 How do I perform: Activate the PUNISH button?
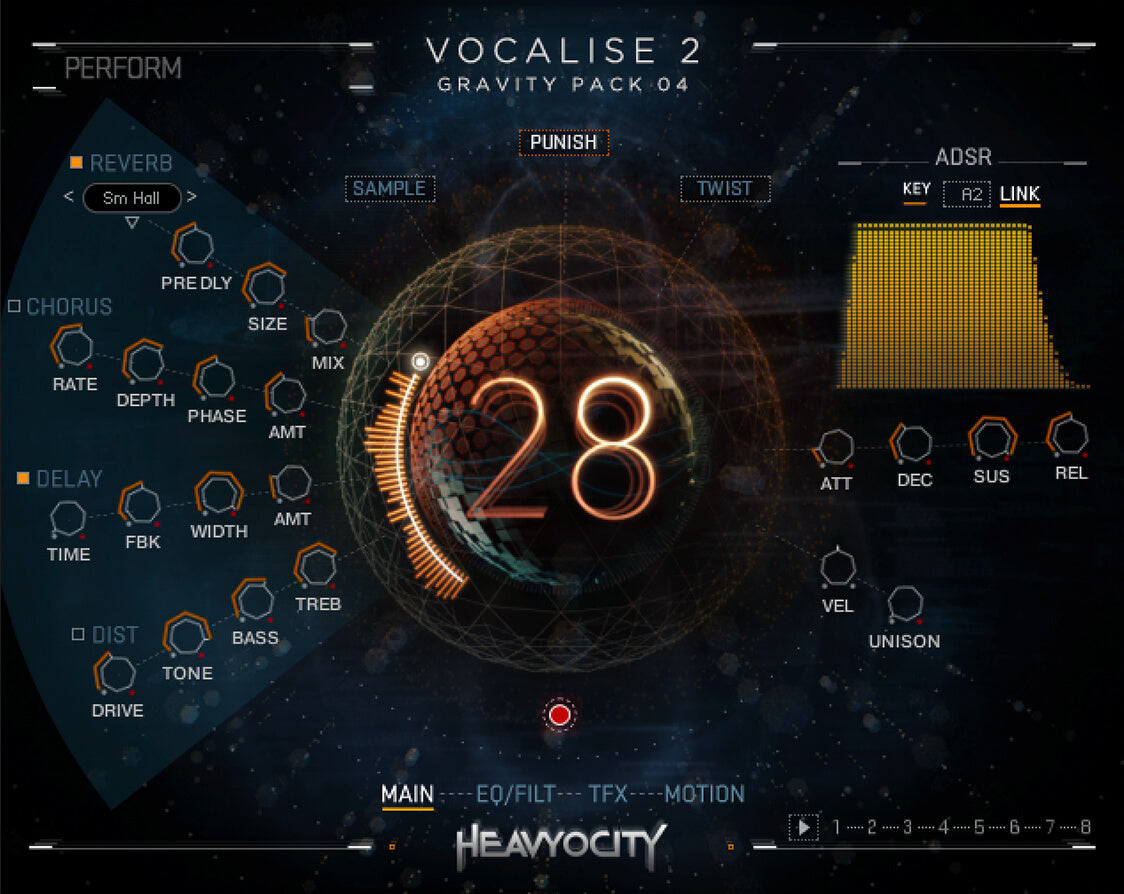tap(563, 142)
